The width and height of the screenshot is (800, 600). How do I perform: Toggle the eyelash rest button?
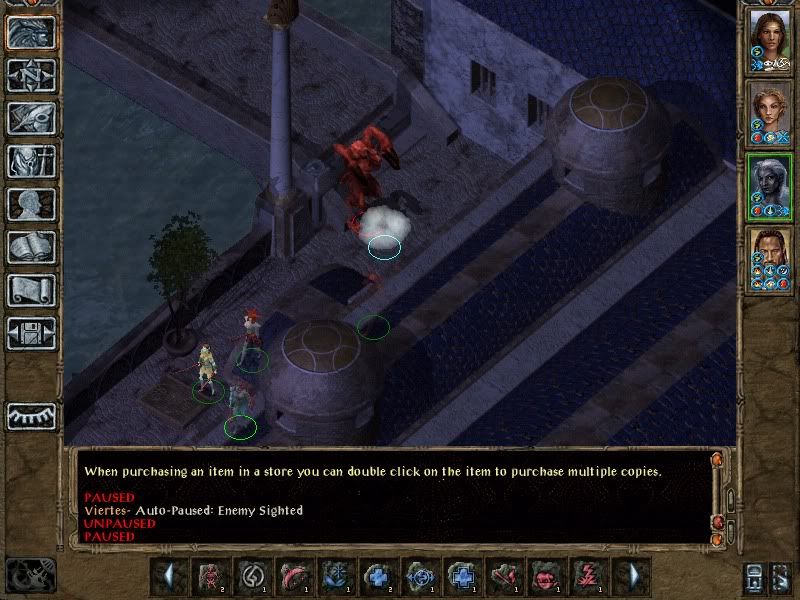click(31, 416)
